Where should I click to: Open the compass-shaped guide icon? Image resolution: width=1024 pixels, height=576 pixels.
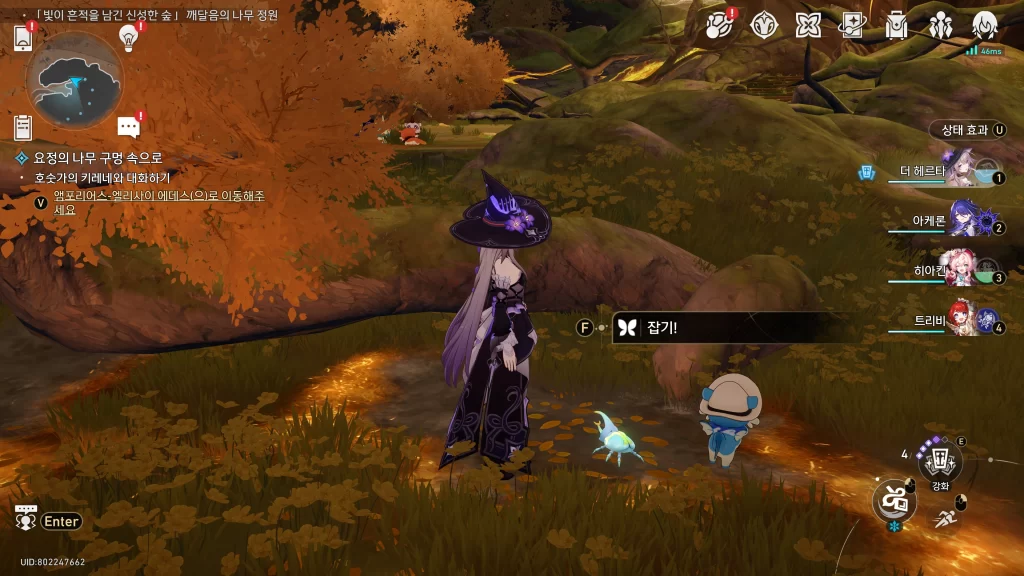[765, 25]
